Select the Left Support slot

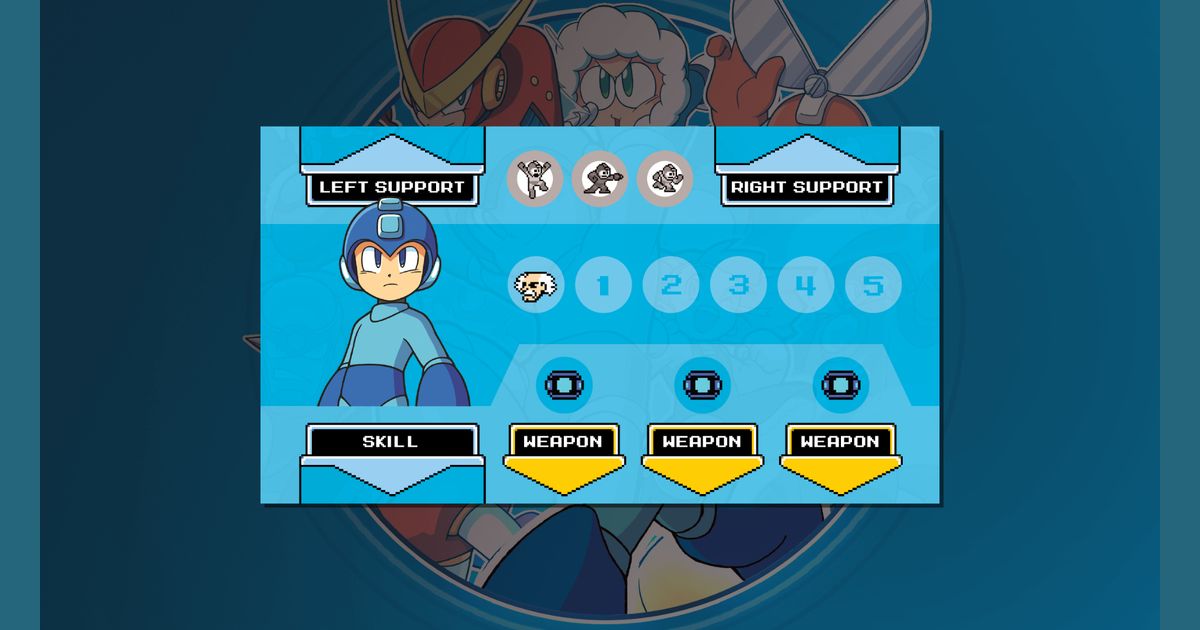pos(392,187)
